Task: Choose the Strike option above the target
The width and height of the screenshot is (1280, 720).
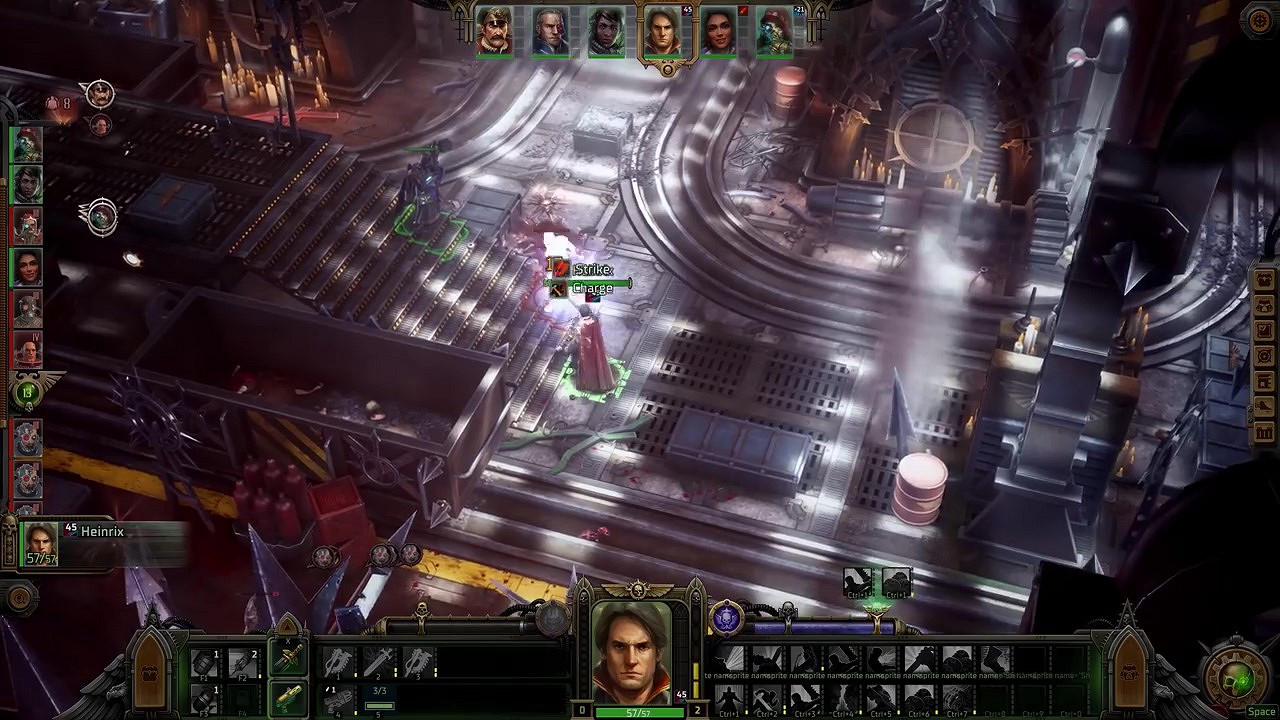Action: 591,270
